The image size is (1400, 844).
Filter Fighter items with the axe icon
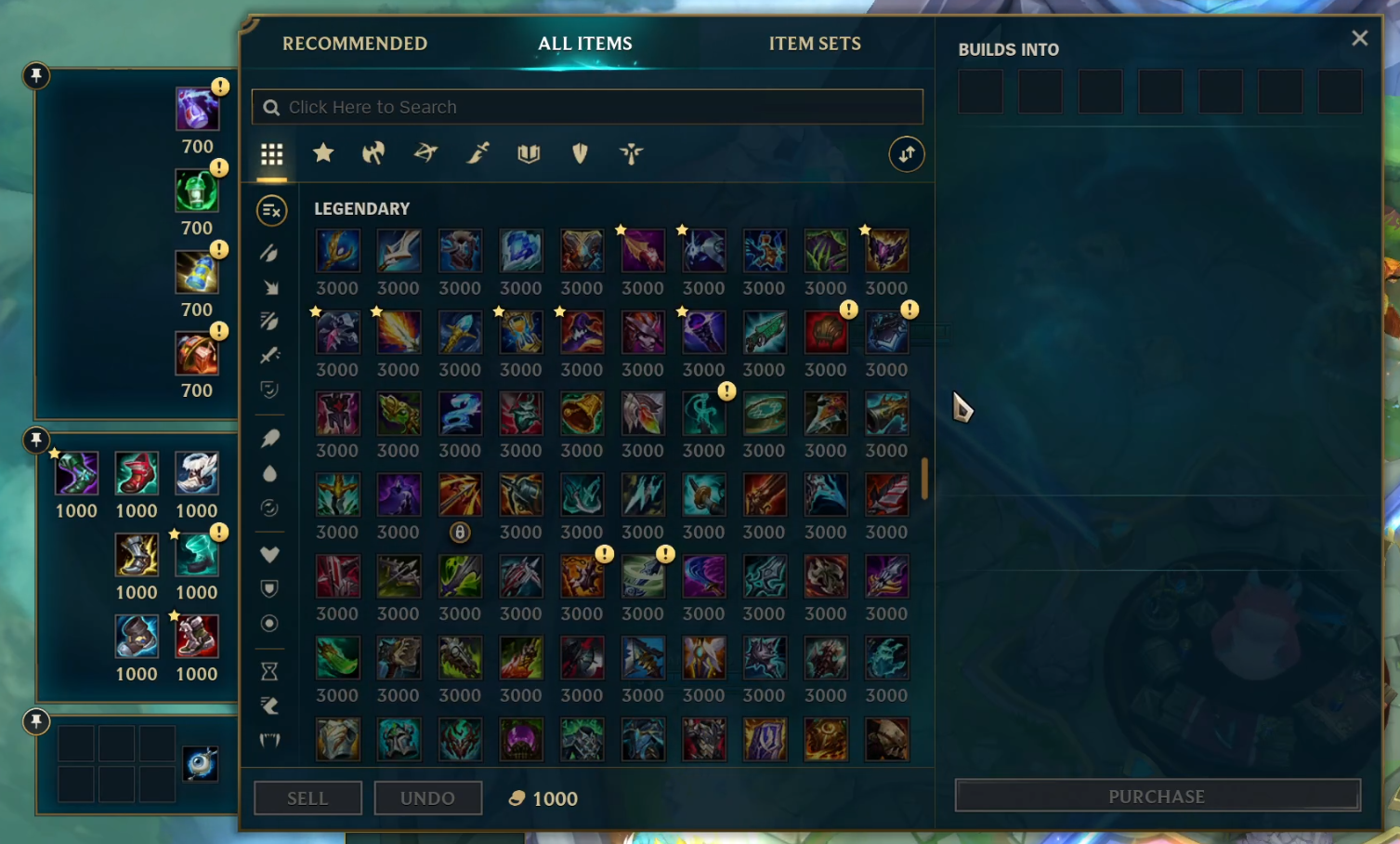(x=373, y=154)
